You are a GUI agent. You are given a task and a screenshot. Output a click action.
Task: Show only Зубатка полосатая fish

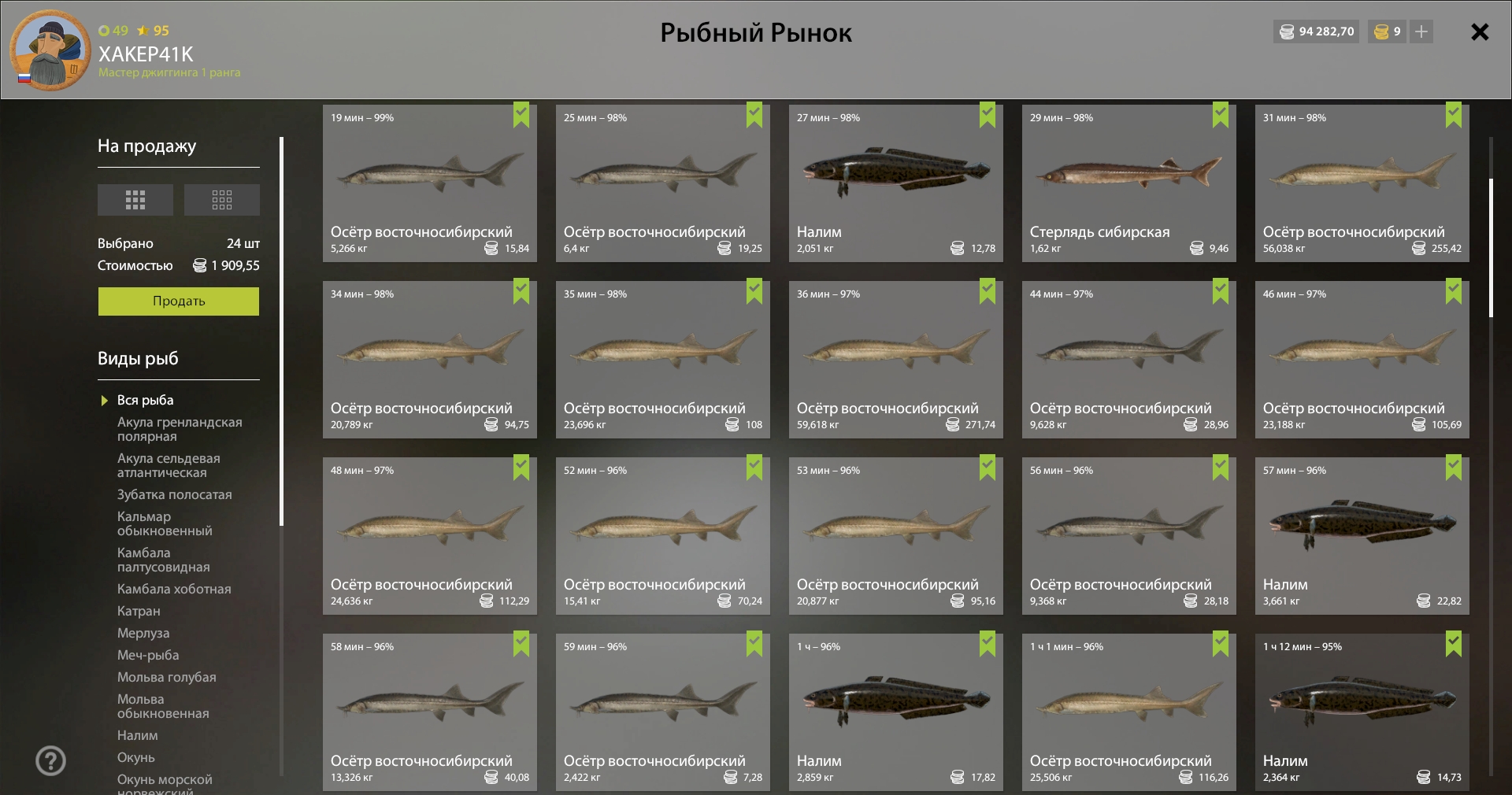point(175,495)
